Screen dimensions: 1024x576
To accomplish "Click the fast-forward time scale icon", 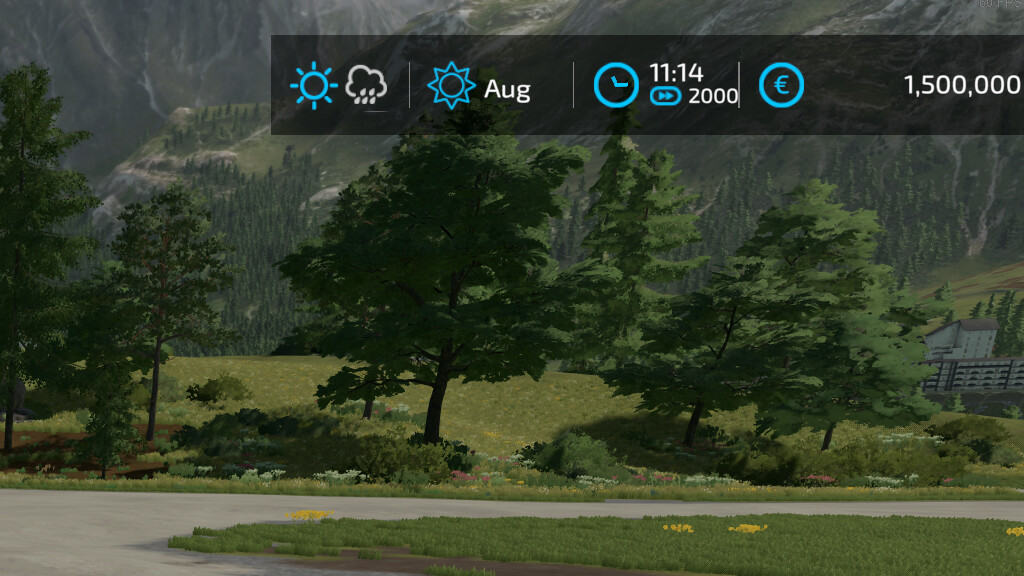I will pos(665,96).
